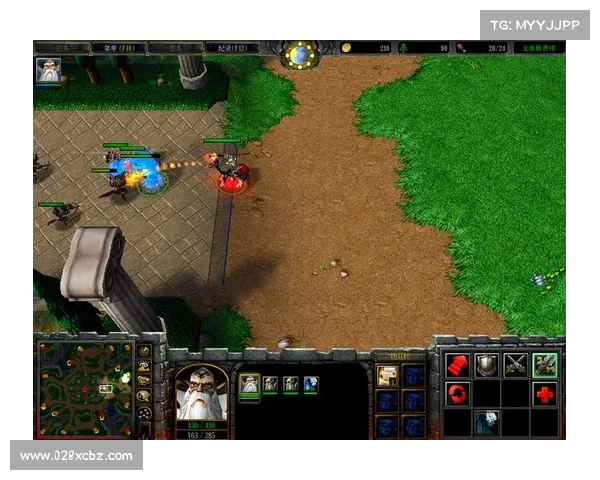Select the red ring command icon
The image size is (600, 480).
pyautogui.click(x=457, y=394)
